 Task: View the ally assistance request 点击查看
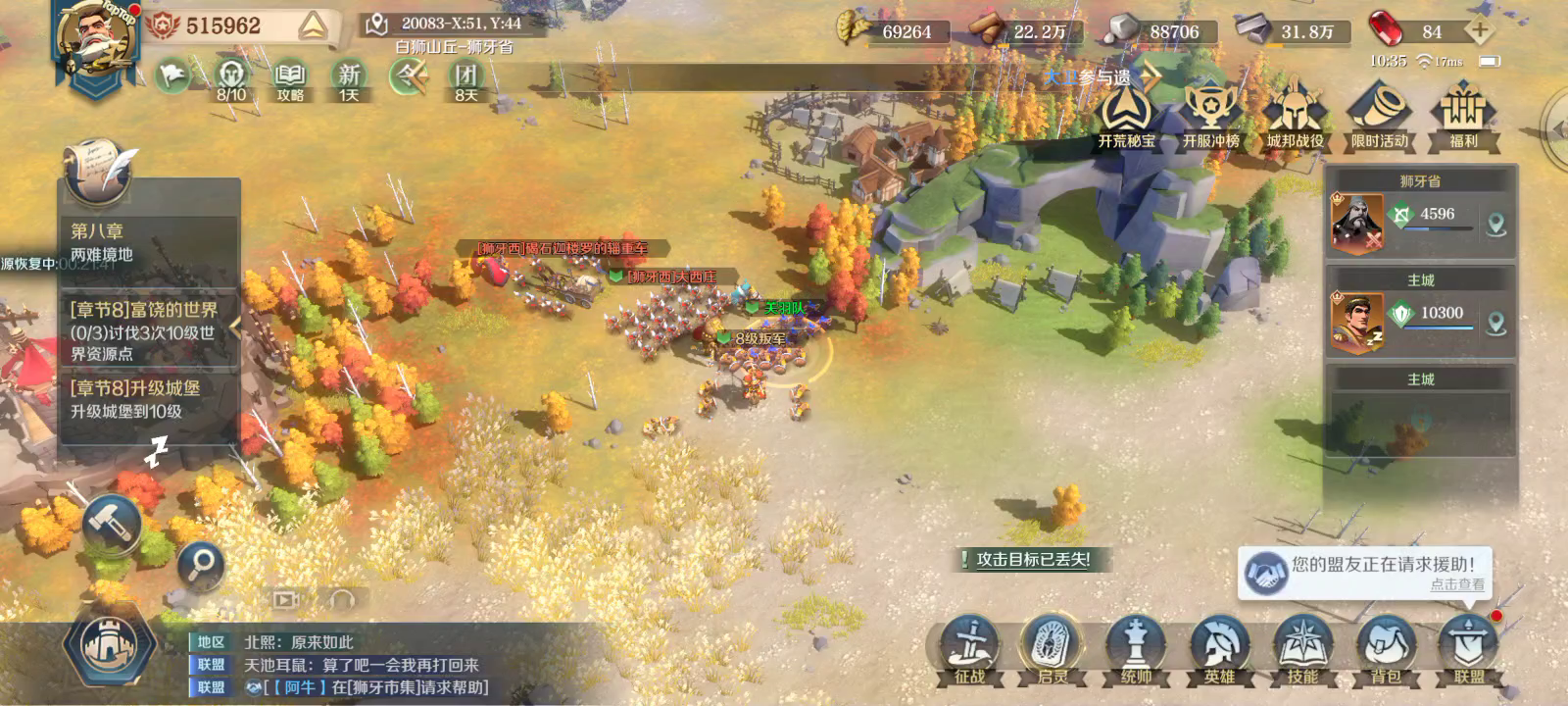[1456, 584]
